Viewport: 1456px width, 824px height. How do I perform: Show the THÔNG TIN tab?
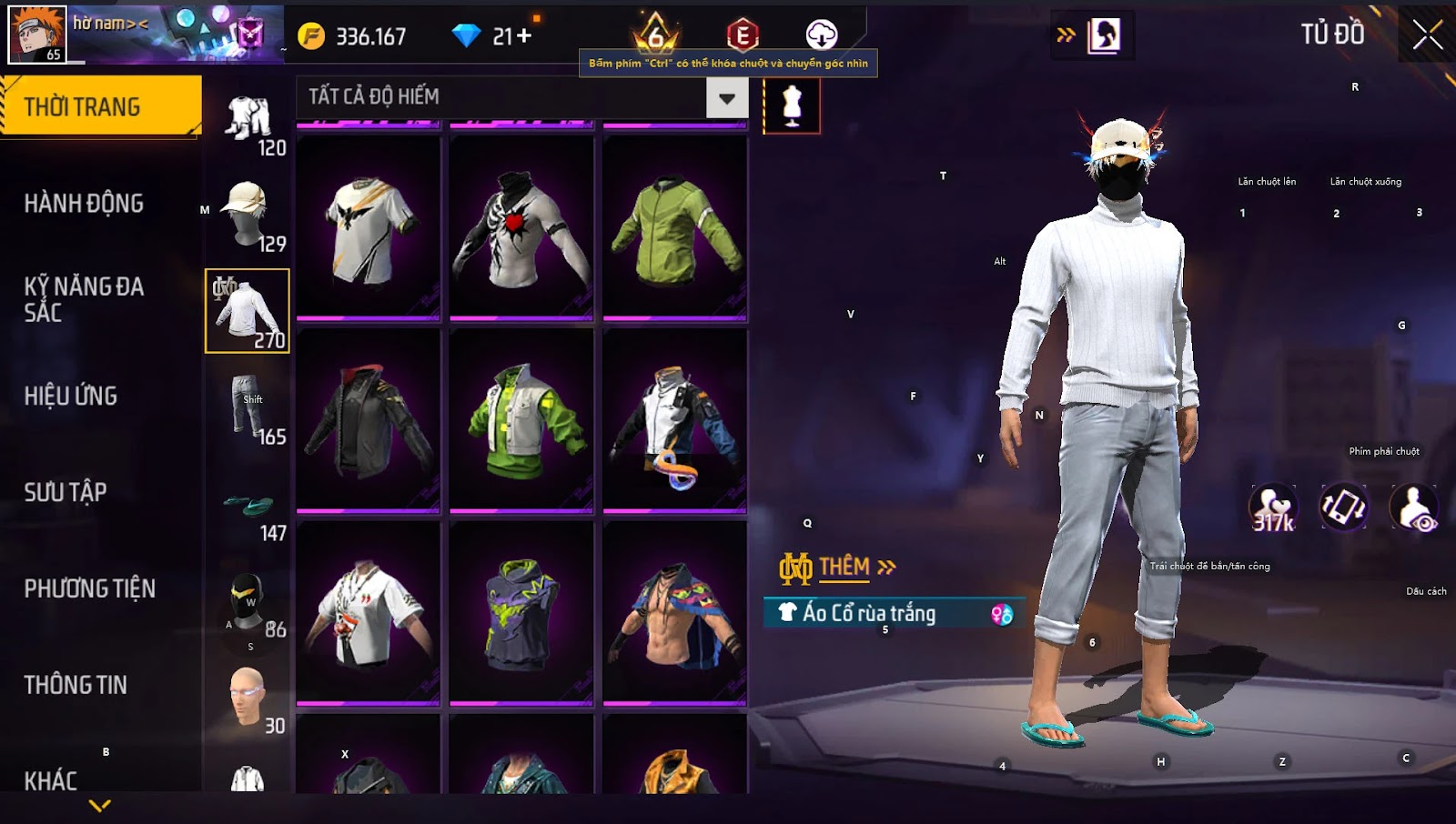pyautogui.click(x=76, y=685)
